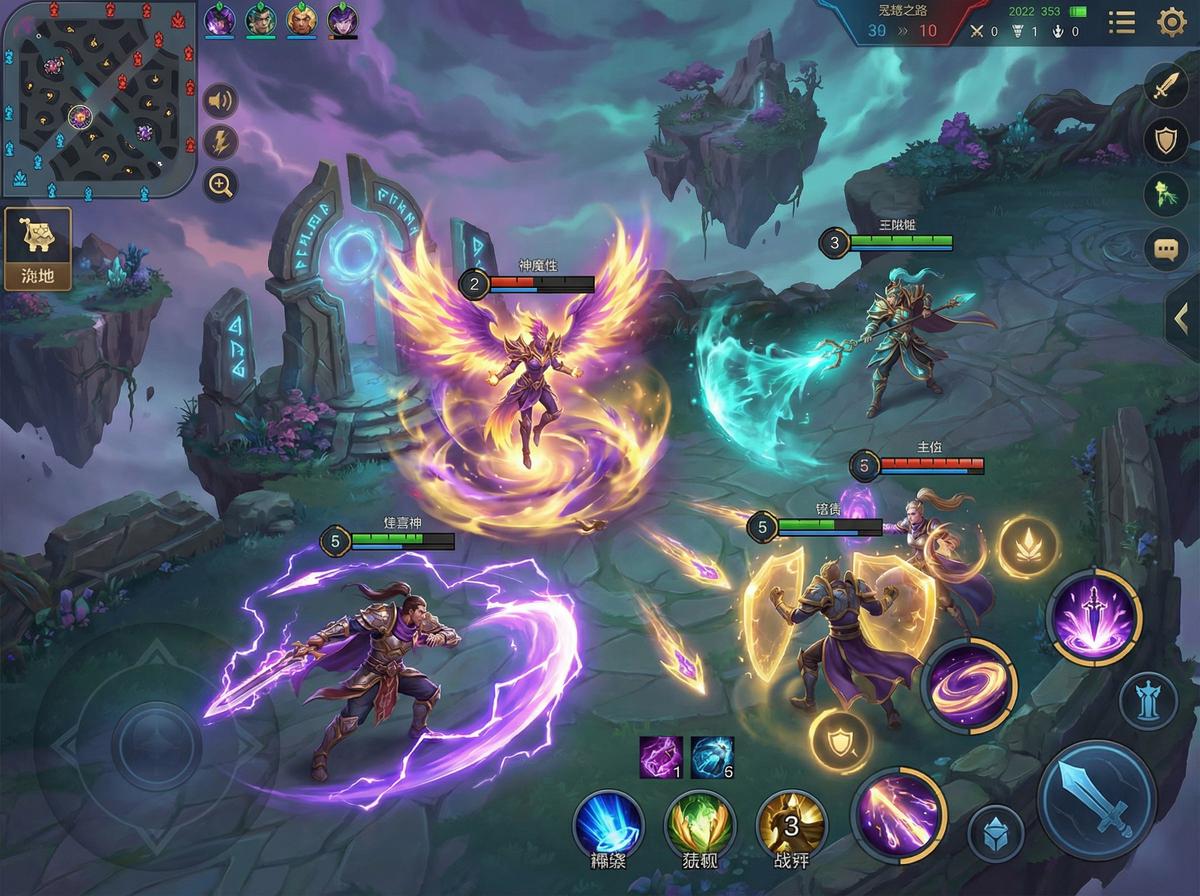This screenshot has height=896, width=1200.
Task: Select the green flower signal button
Action: 1165,195
